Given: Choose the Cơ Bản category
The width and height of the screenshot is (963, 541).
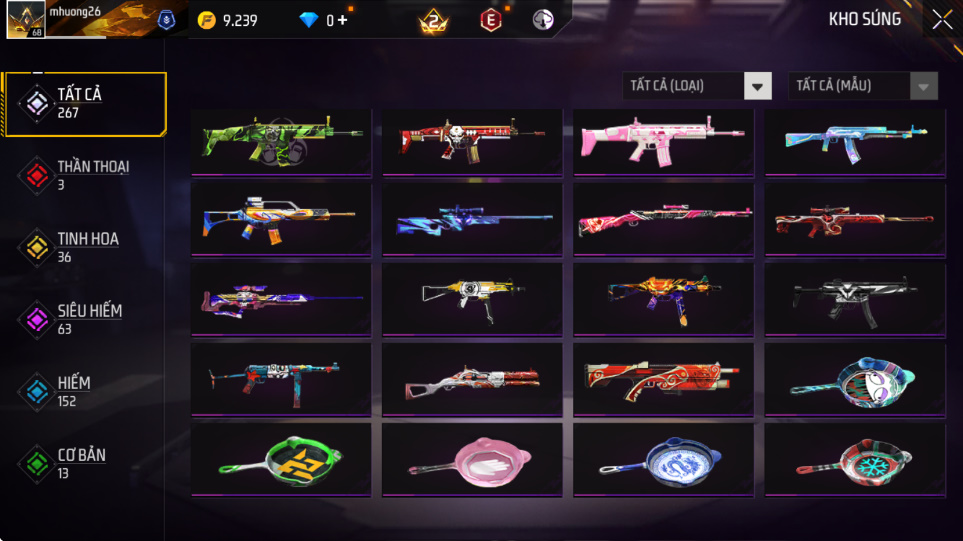Looking at the screenshot, I should pos(84,462).
